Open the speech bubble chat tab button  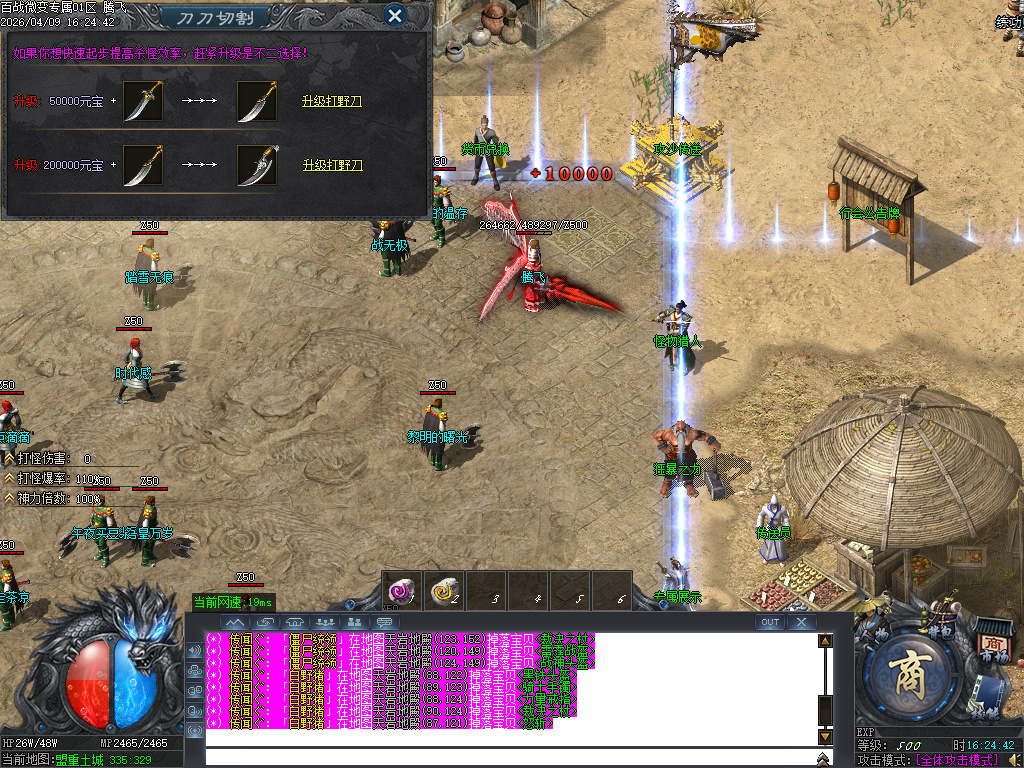383,622
